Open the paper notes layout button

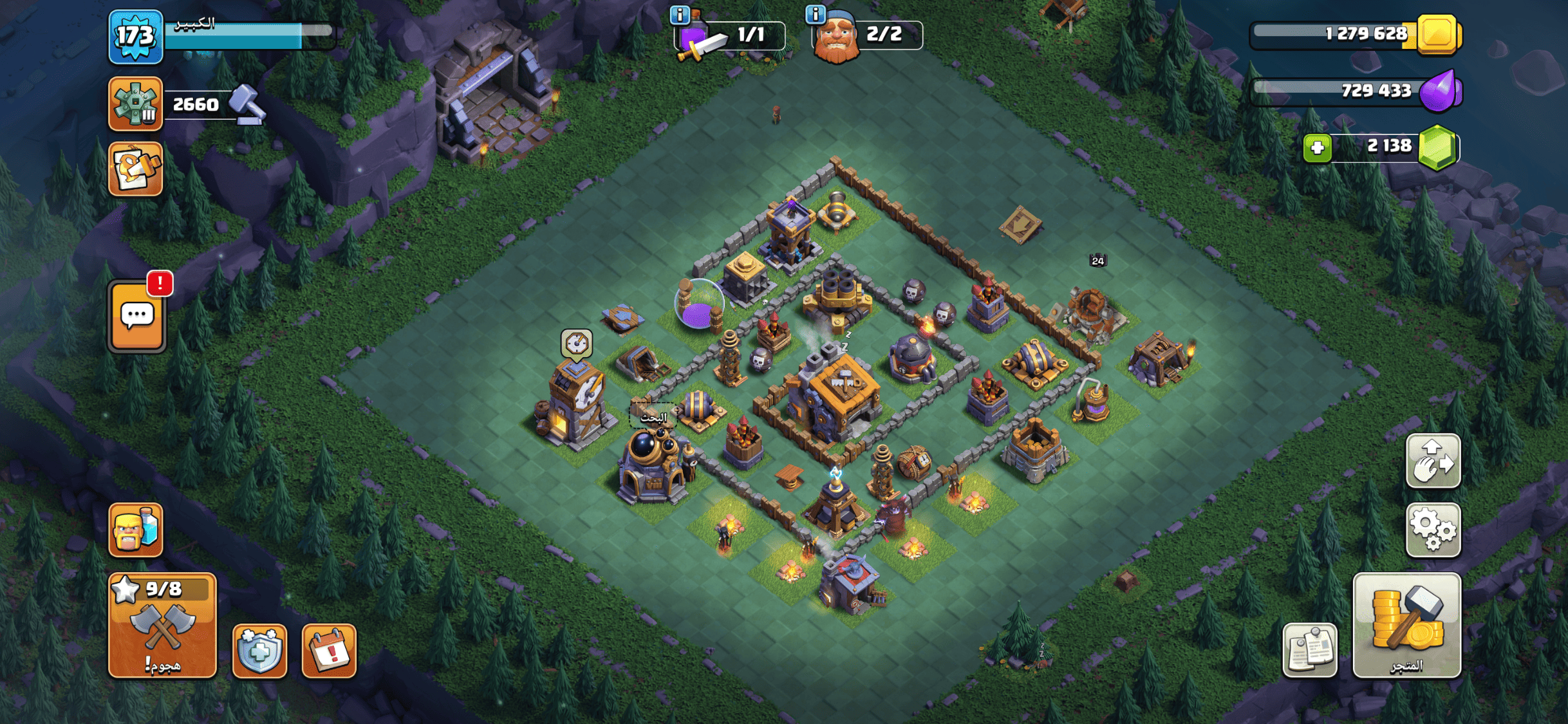(1309, 650)
